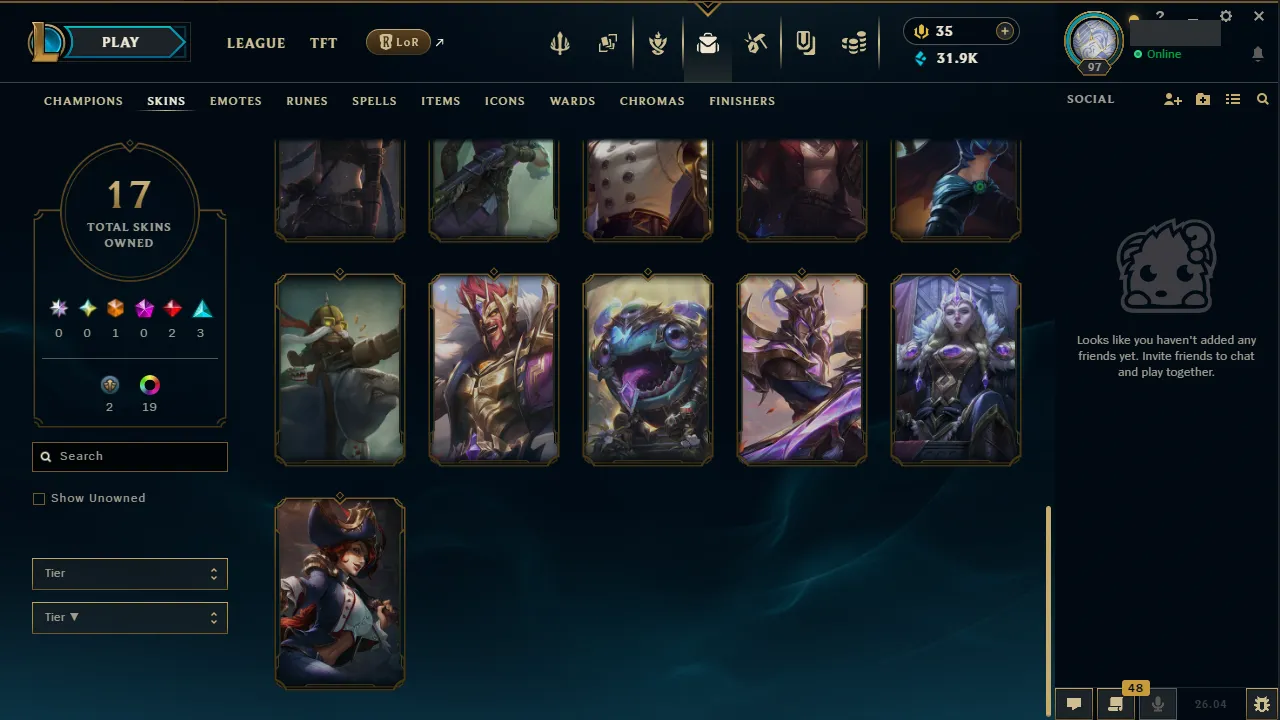Click inside the skin Search field
1280x720 pixels.
click(x=129, y=456)
